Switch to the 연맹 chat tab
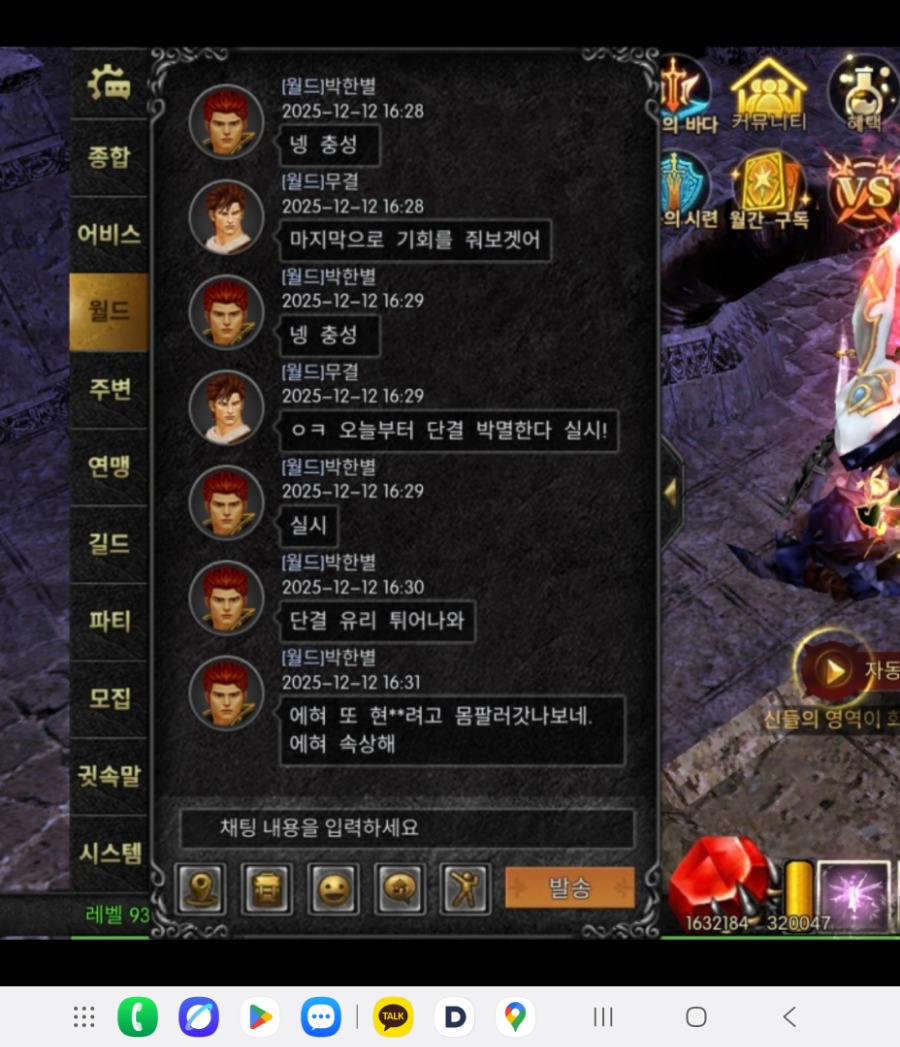Screen dimensions: 900x1047 point(109,466)
